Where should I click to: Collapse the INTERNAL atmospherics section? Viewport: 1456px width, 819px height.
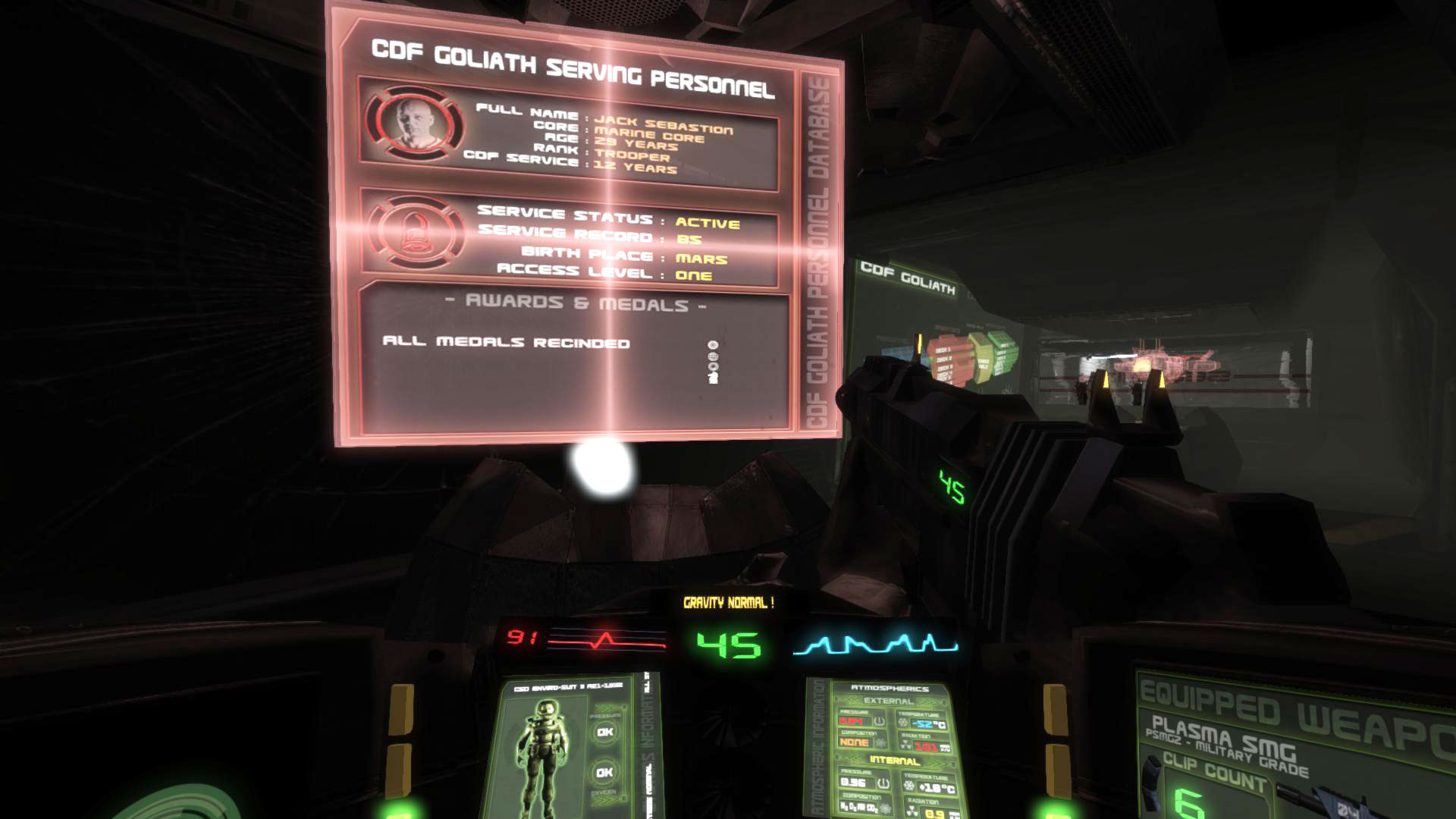893,761
